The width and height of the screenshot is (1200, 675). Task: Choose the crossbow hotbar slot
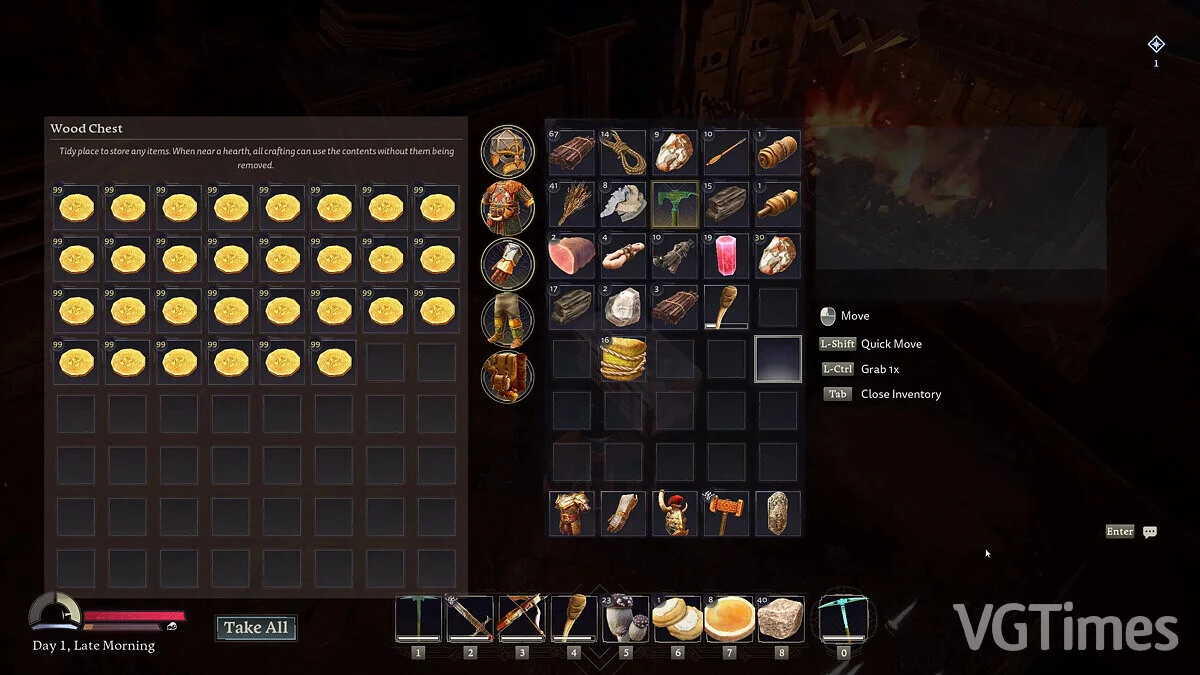[521, 619]
